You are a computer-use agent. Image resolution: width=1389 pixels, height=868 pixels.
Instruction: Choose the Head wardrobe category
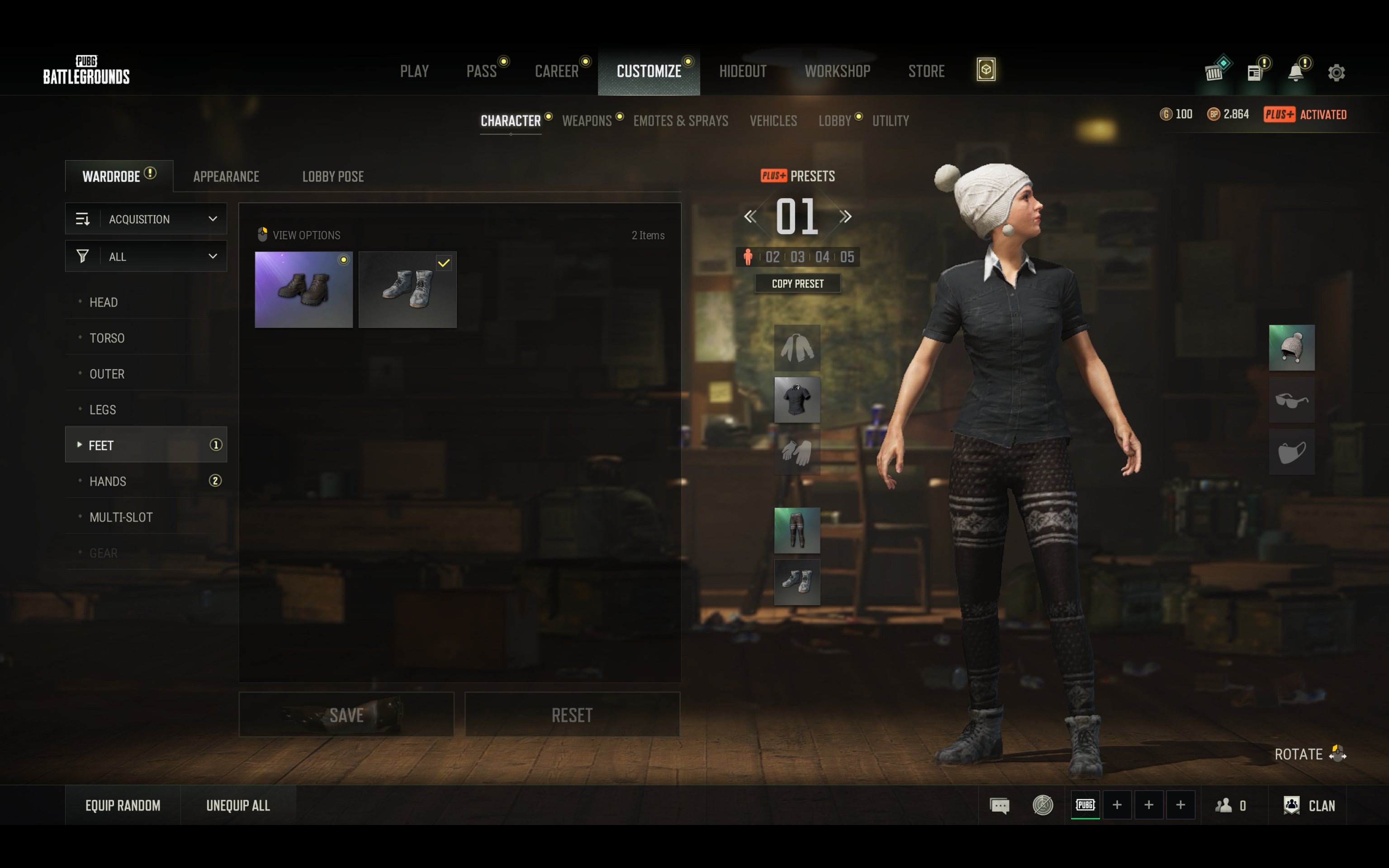tap(104, 302)
